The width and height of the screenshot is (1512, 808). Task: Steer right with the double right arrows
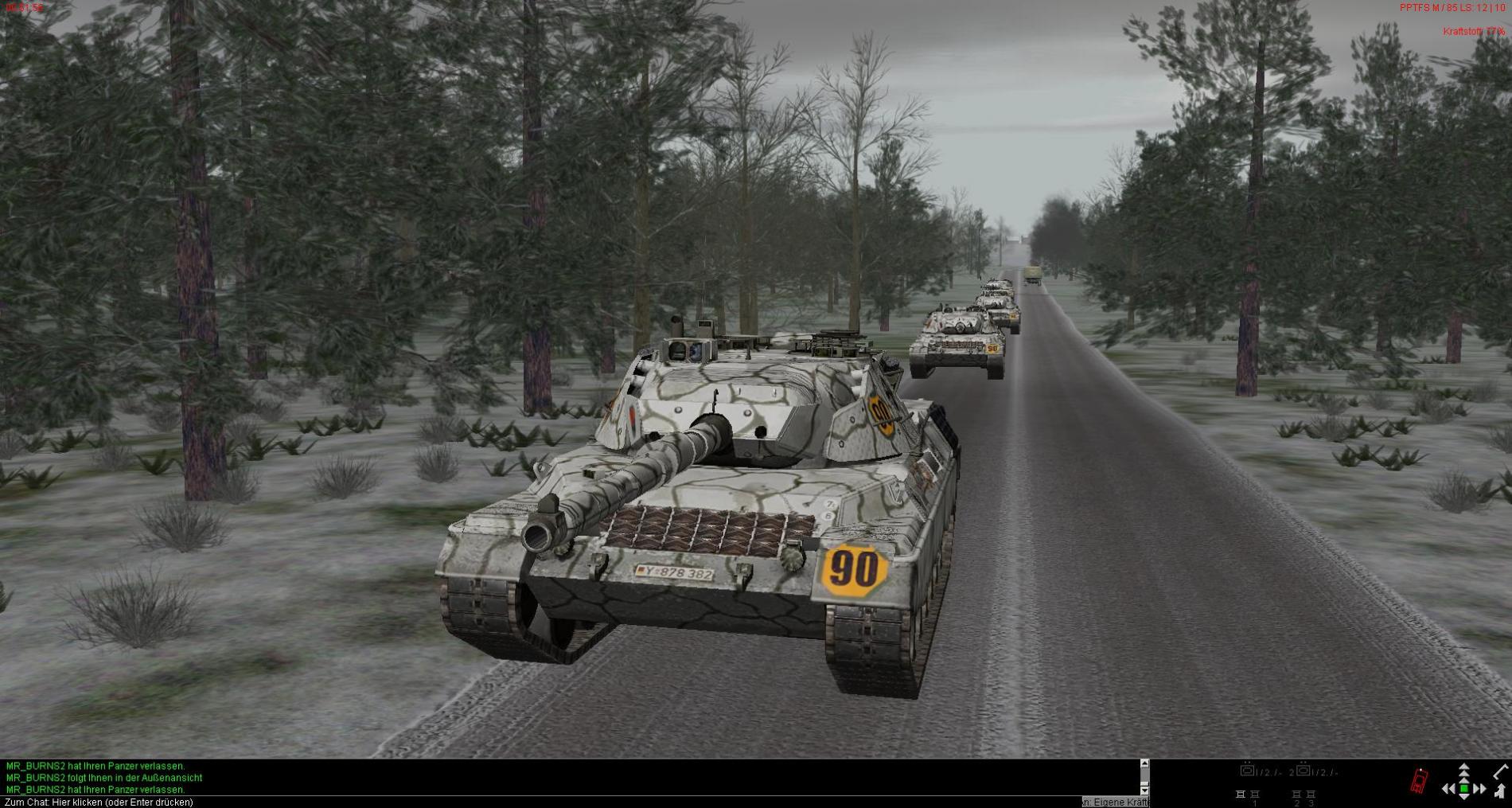(x=1479, y=789)
